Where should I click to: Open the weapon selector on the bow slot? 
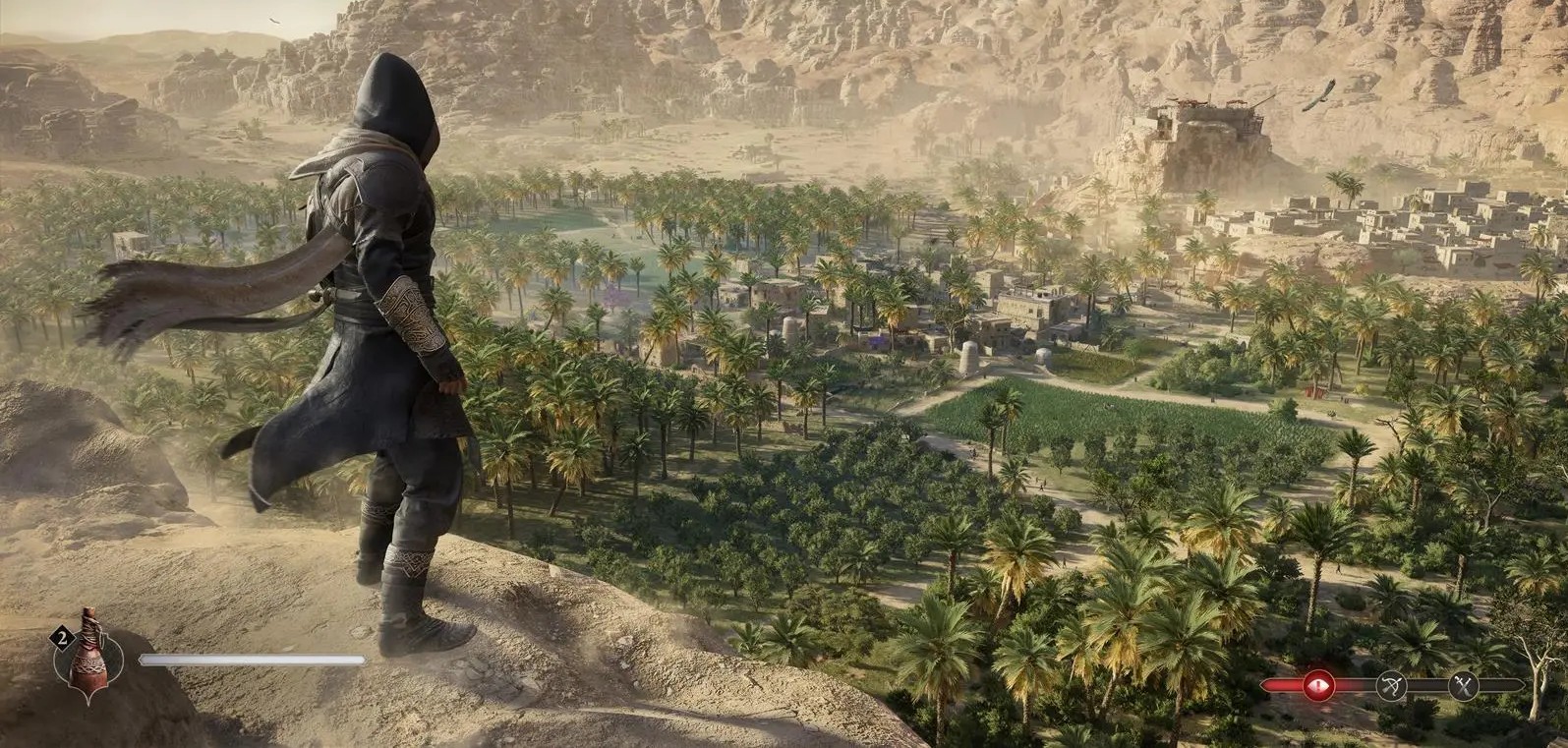click(x=1392, y=686)
